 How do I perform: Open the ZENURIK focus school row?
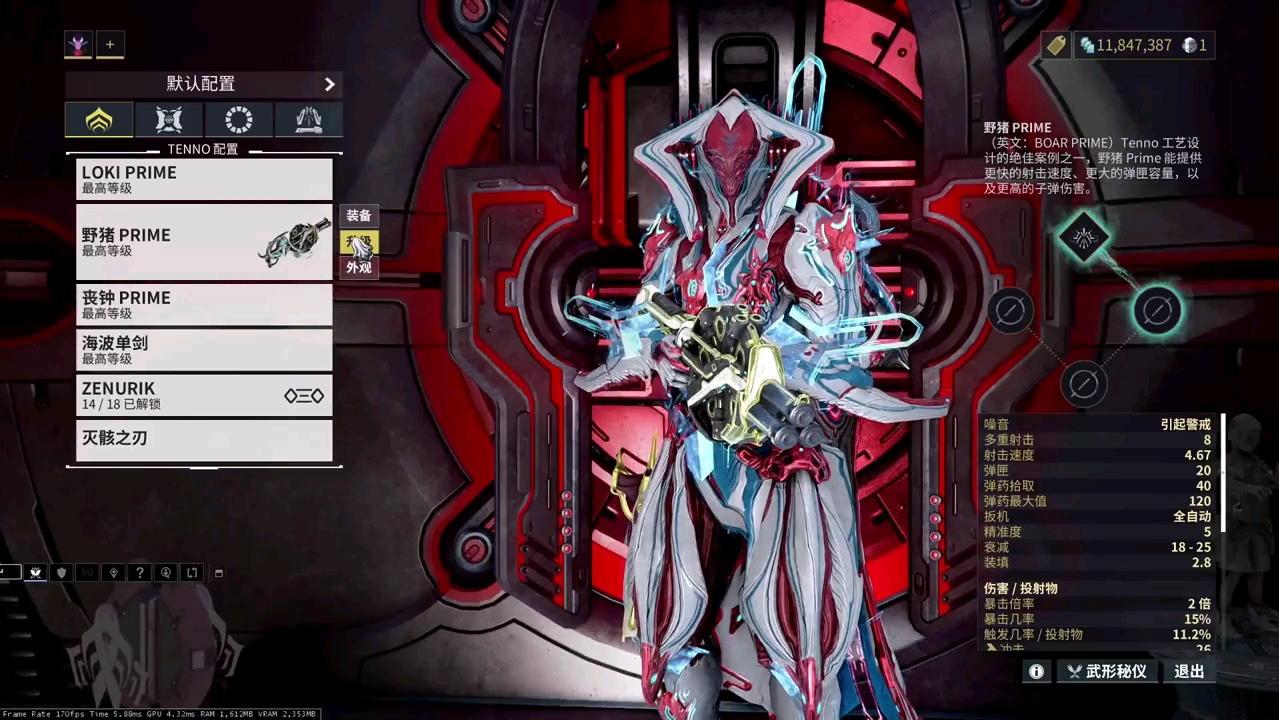click(x=204, y=395)
